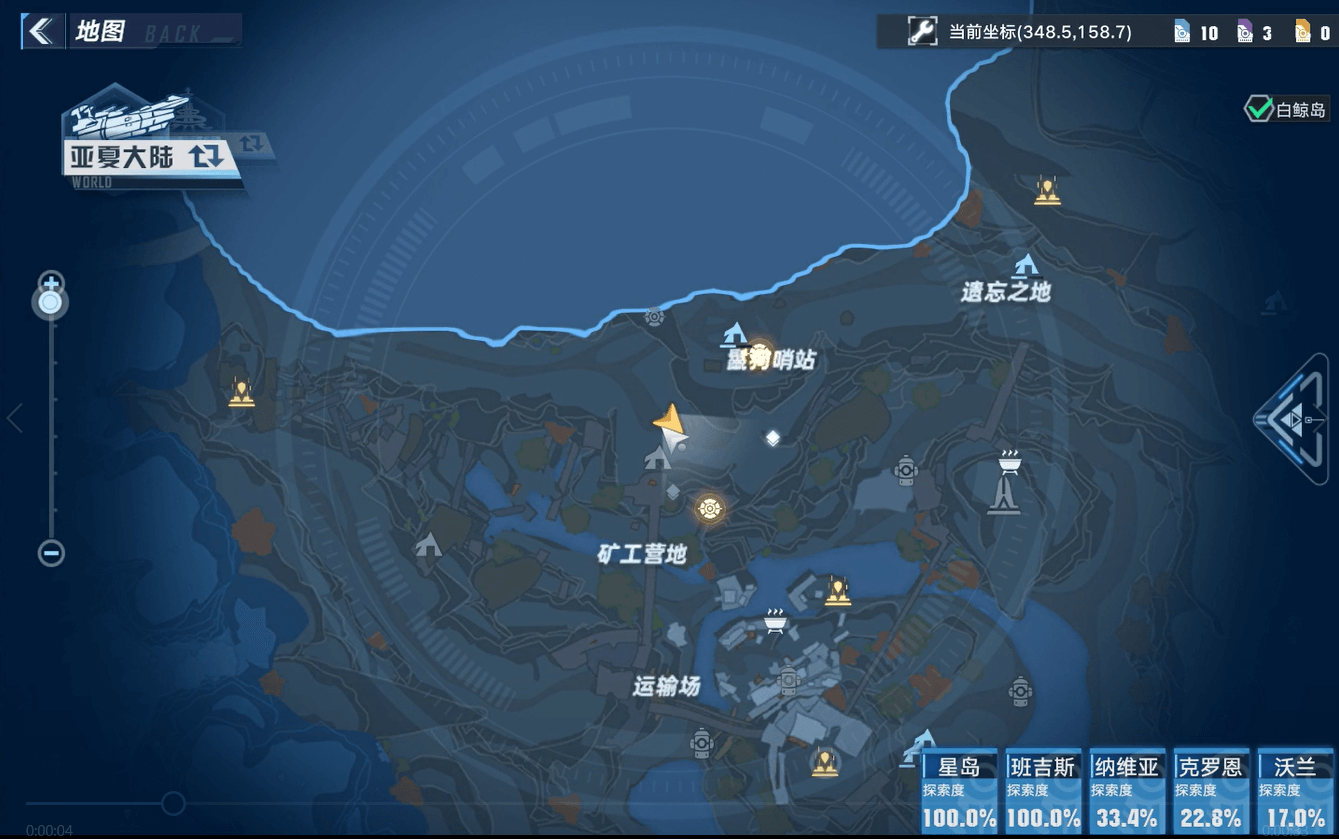Screen dimensions: 1339x839
Task: Select the teleport waypoint above 噩兆哨站
Action: [x=735, y=334]
